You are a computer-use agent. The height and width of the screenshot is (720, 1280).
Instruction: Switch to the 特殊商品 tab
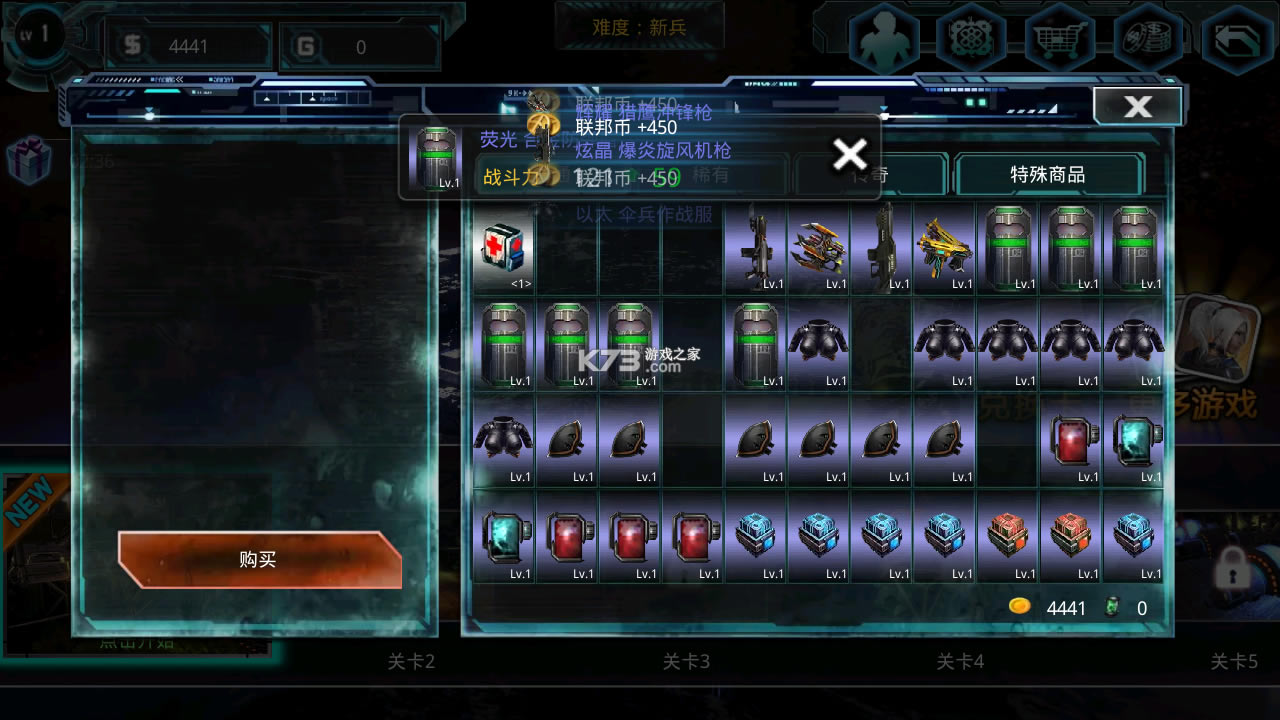1047,175
